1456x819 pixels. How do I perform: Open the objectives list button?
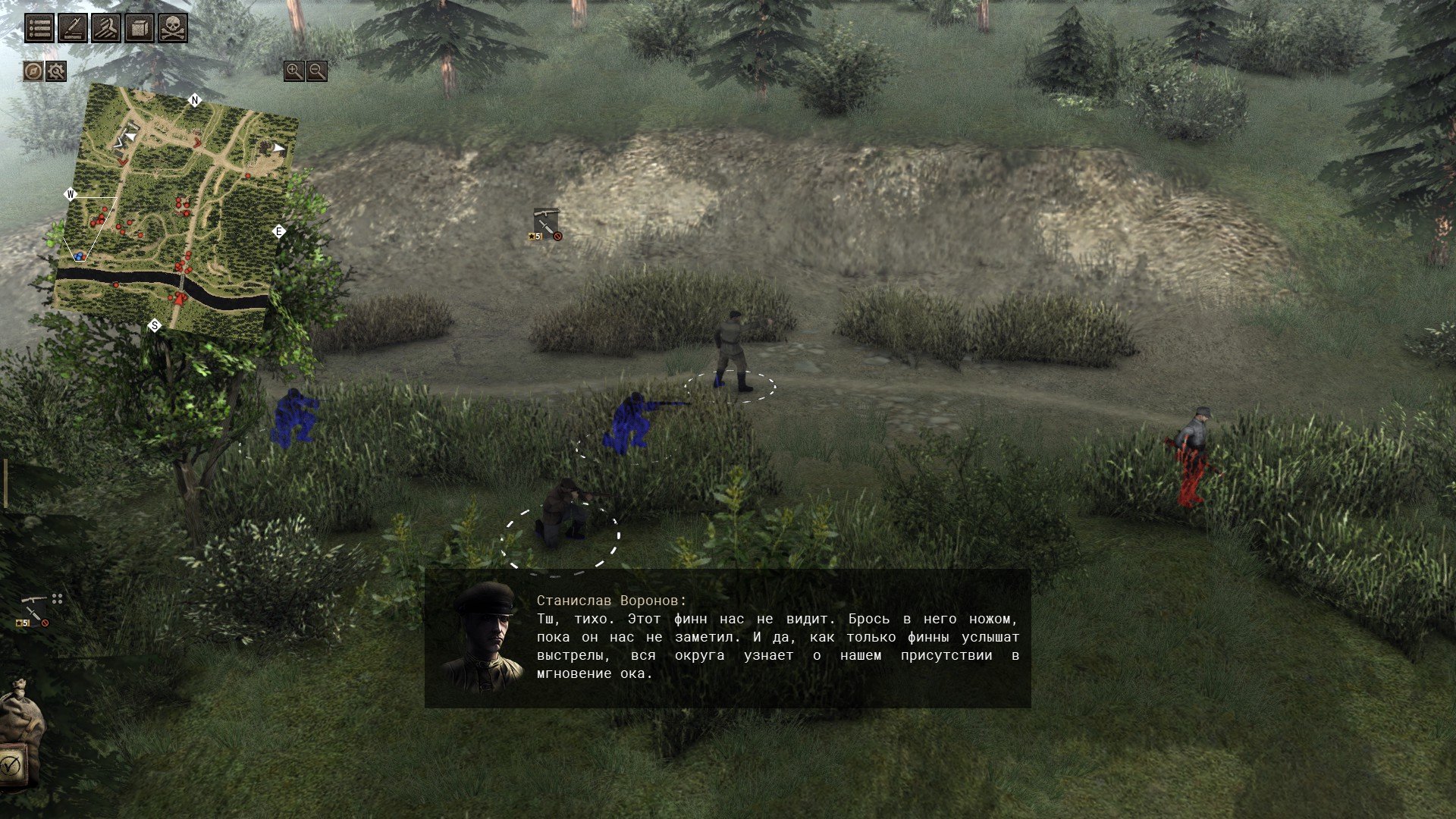39,28
